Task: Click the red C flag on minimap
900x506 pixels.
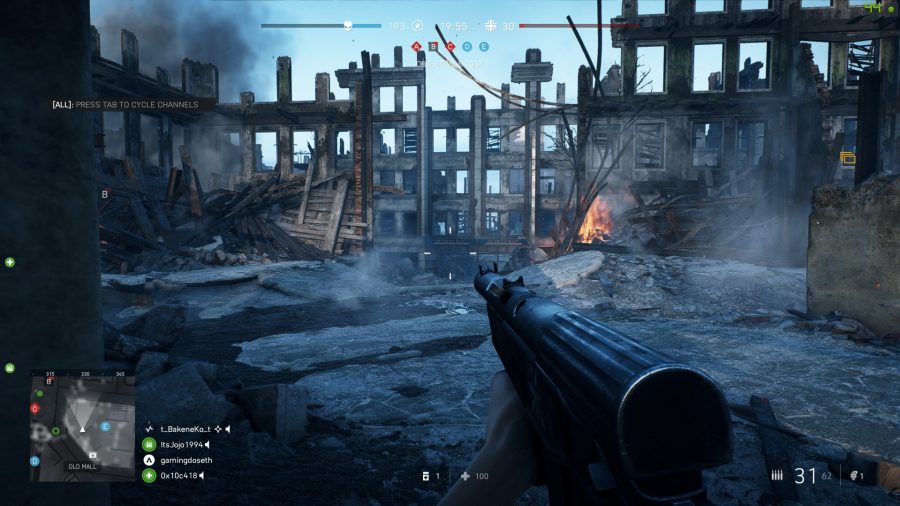Action: pos(35,408)
